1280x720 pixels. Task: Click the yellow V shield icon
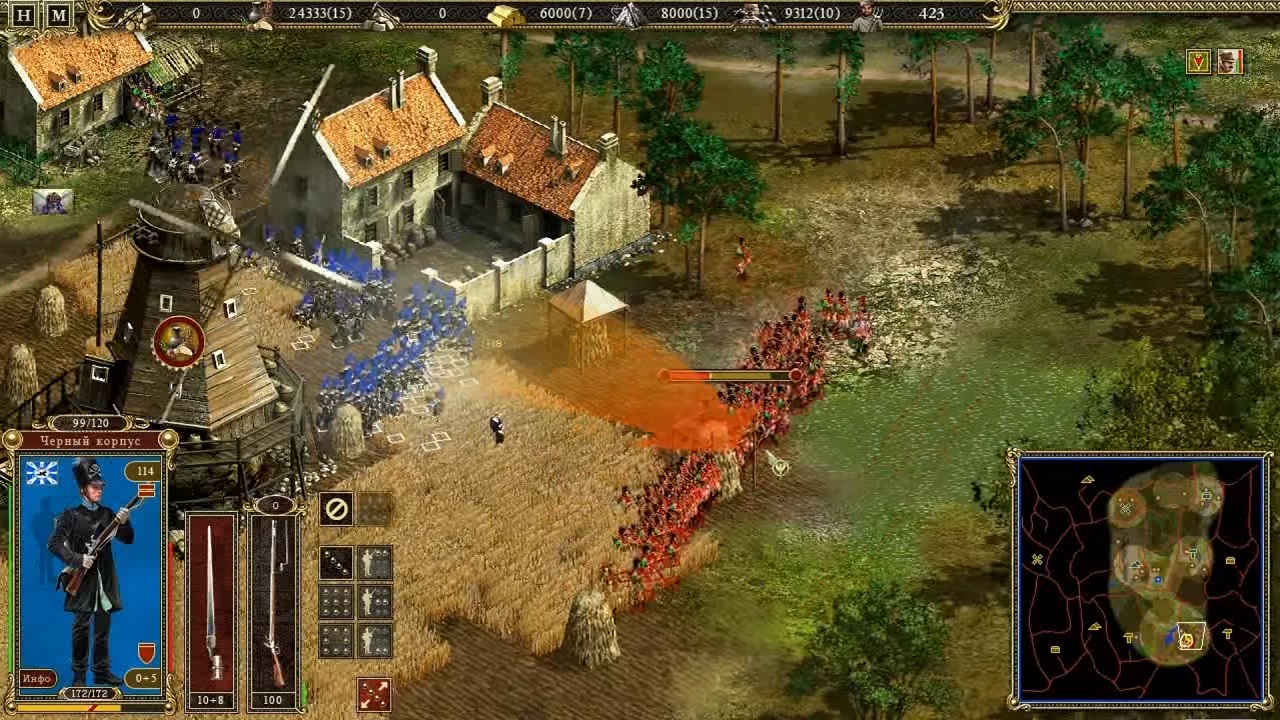tap(1198, 62)
